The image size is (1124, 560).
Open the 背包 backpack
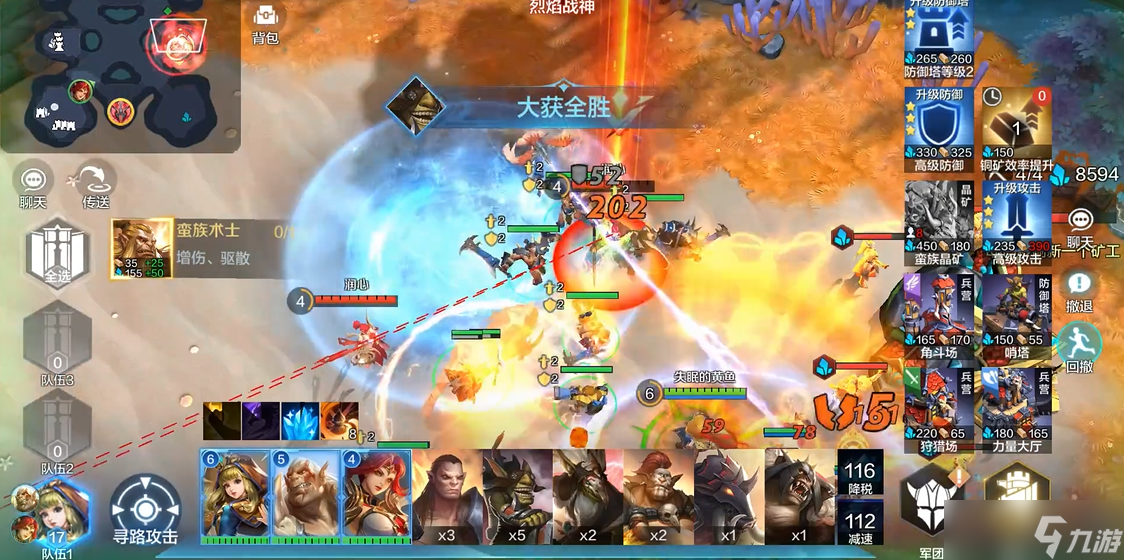tap(265, 24)
